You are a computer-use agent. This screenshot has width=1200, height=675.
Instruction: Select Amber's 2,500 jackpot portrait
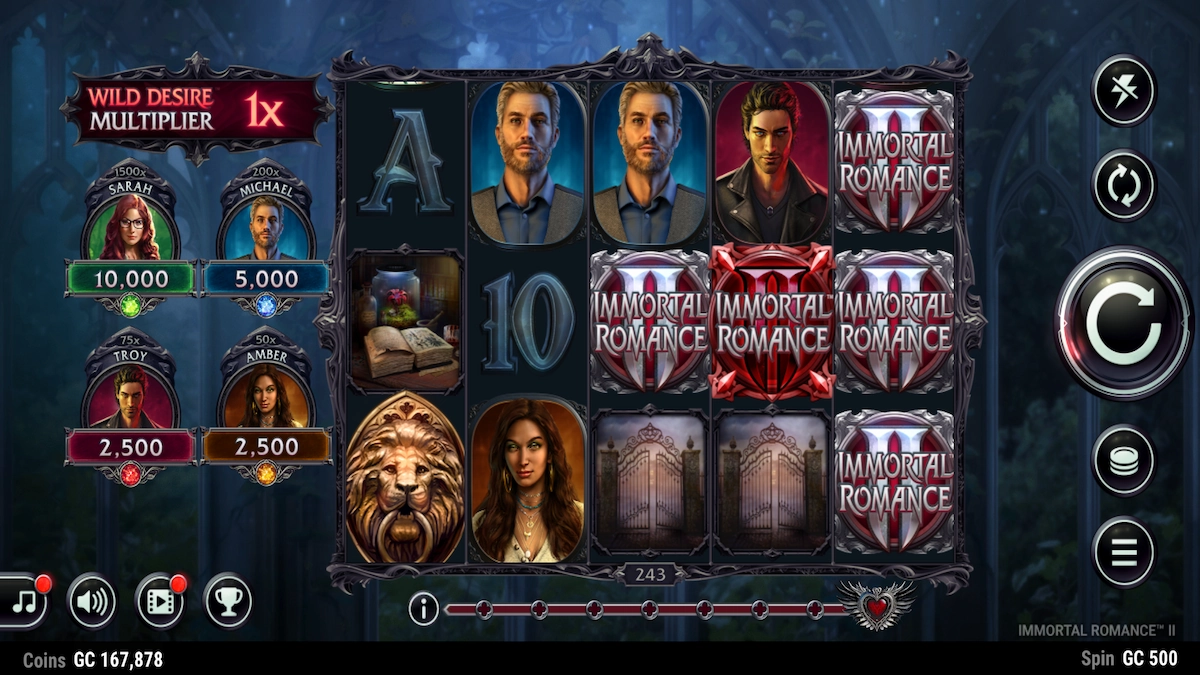click(266, 395)
